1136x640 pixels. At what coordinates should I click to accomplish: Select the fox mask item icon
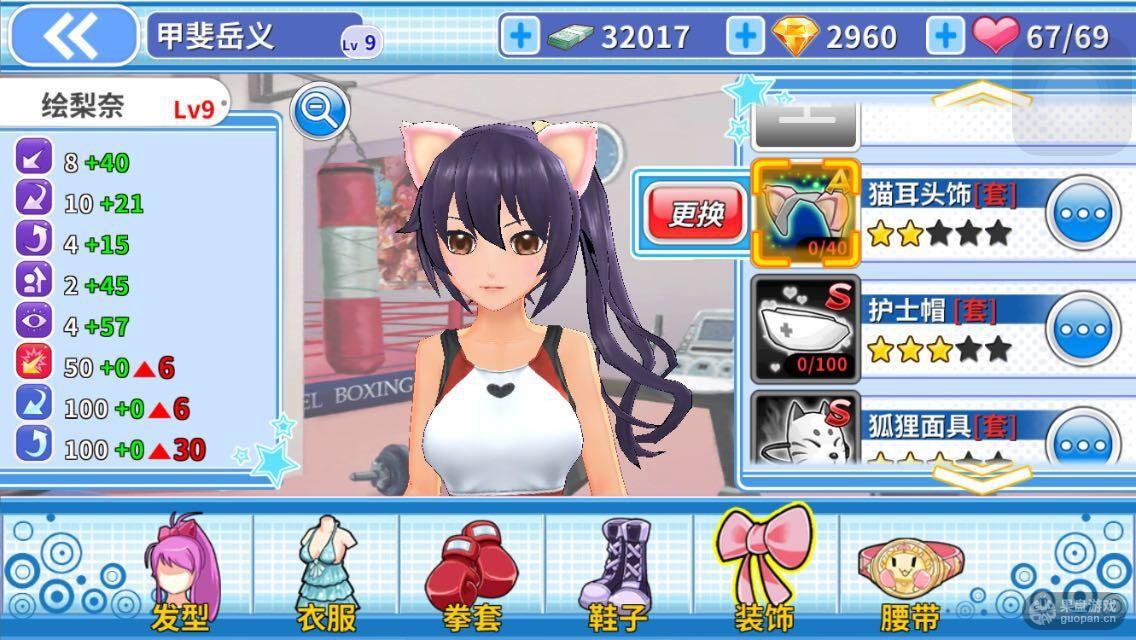click(805, 430)
